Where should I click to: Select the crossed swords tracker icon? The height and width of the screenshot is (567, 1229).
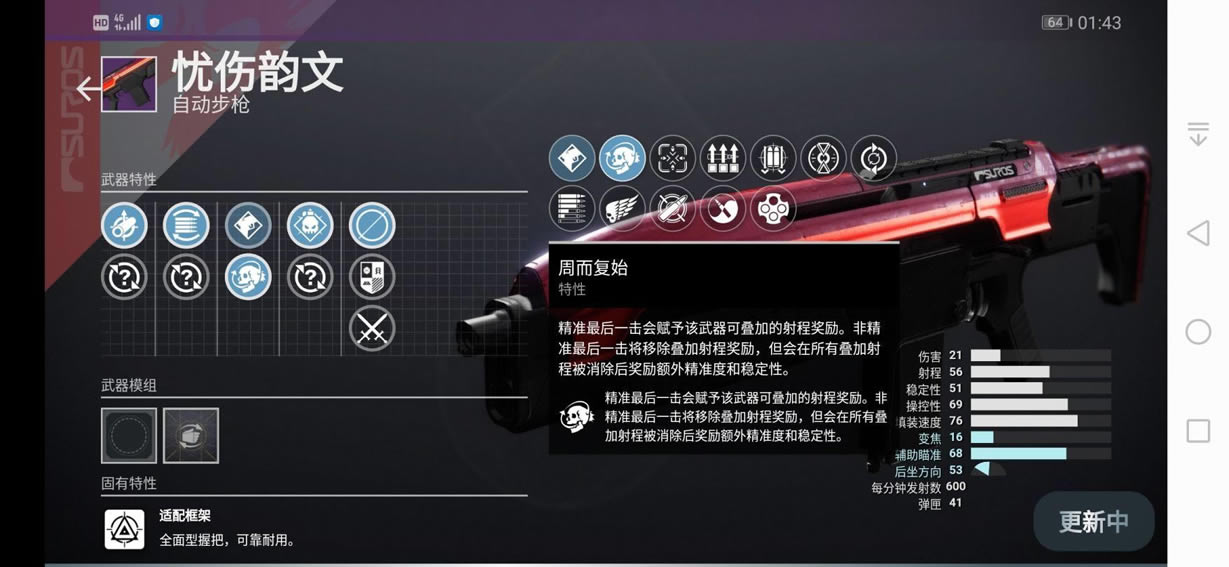tap(372, 328)
